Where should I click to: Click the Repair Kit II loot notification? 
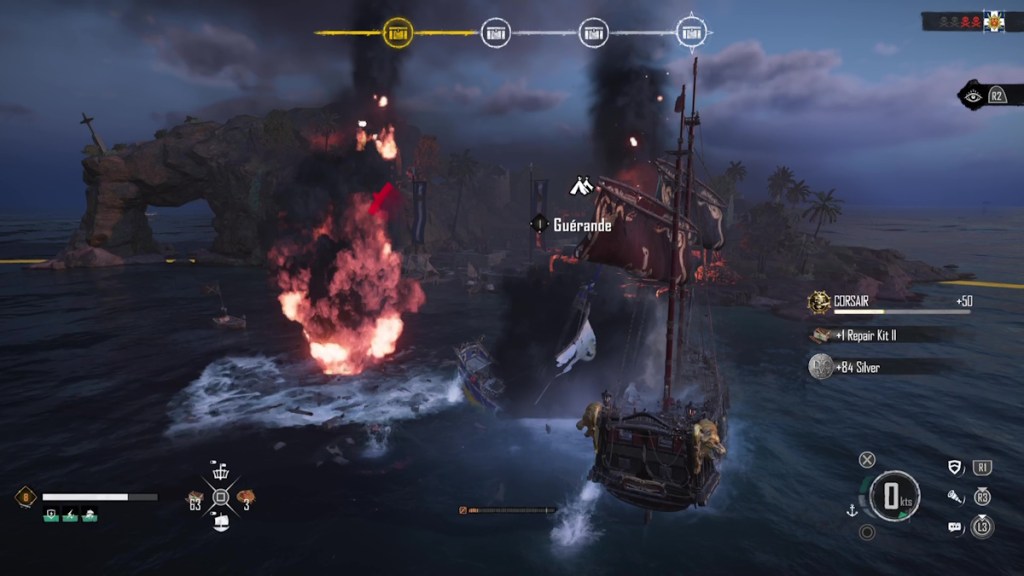(x=880, y=336)
